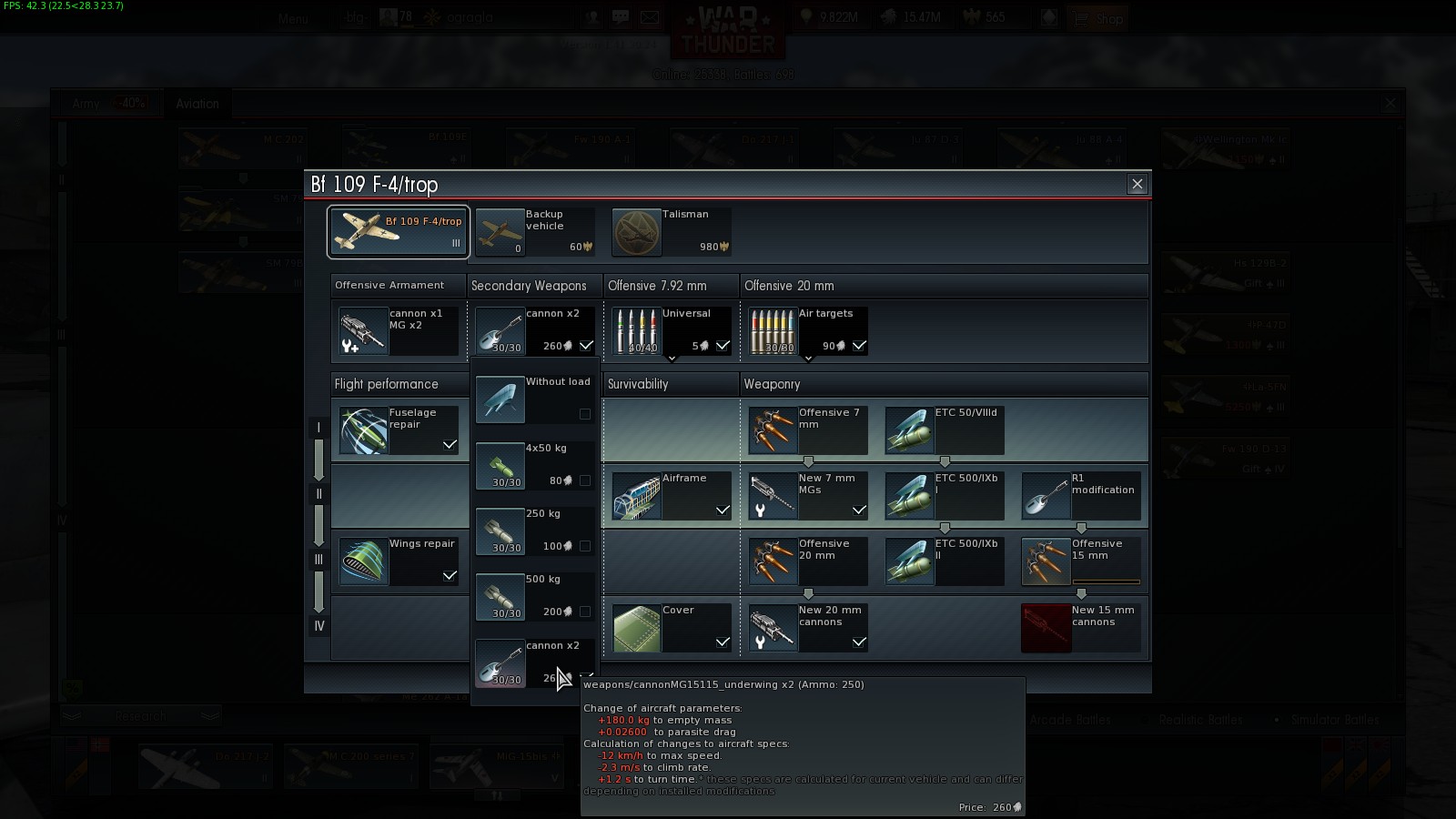The height and width of the screenshot is (819, 1456).
Task: Select the 4x50 kg bomb loadout
Action: [x=534, y=465]
